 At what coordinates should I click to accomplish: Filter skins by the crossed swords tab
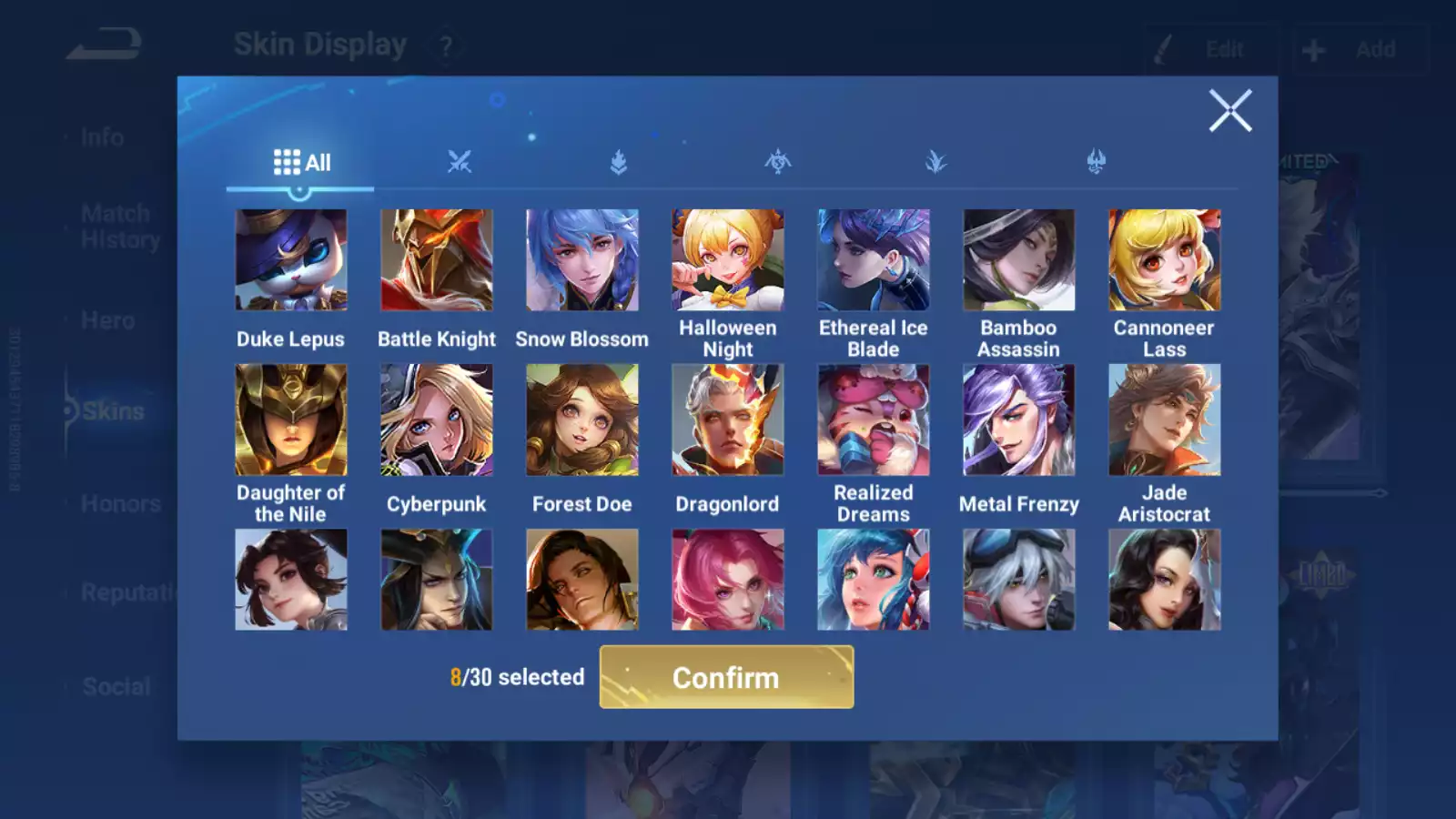(x=460, y=163)
